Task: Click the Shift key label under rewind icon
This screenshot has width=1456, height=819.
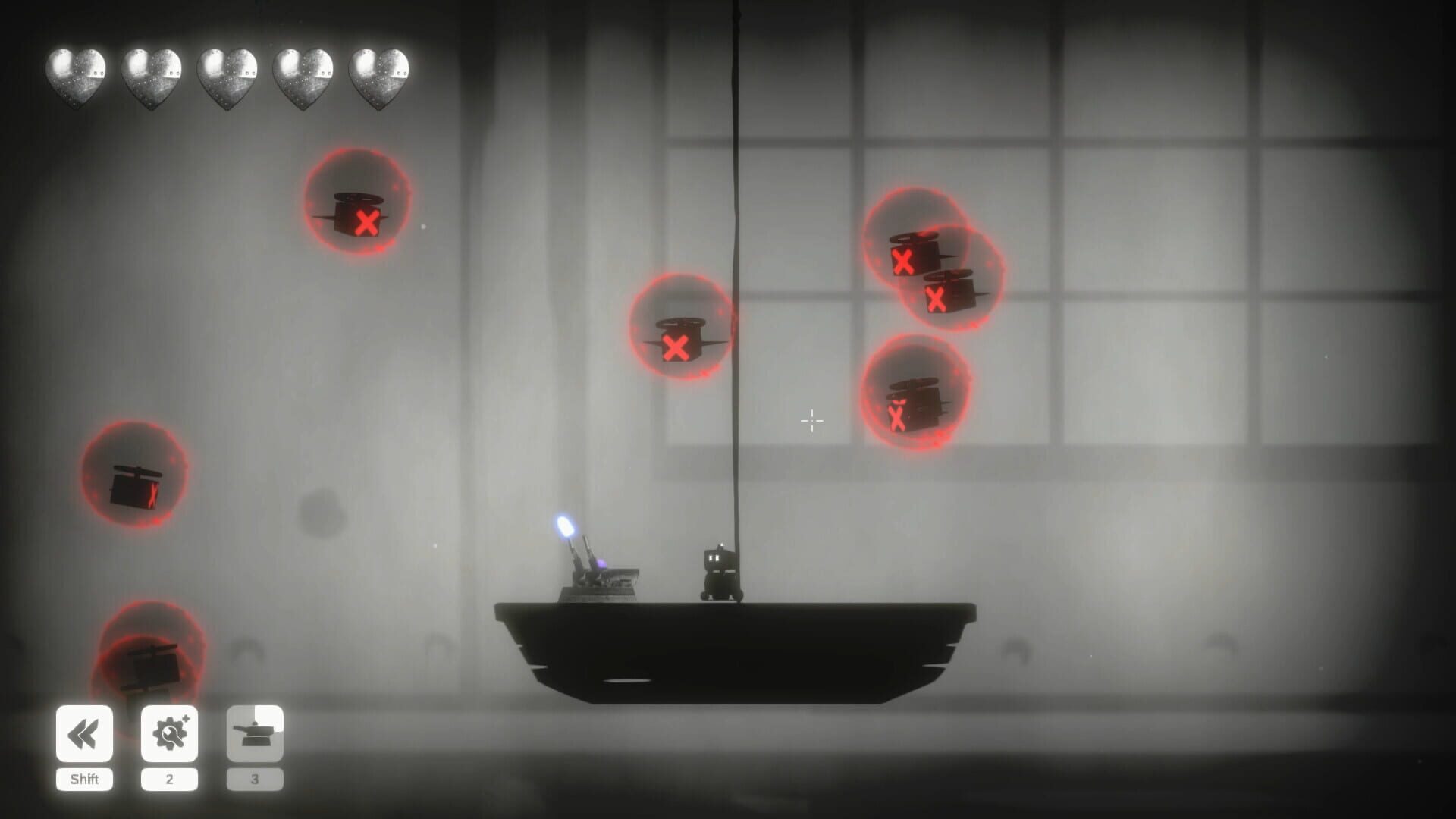Action: point(84,778)
